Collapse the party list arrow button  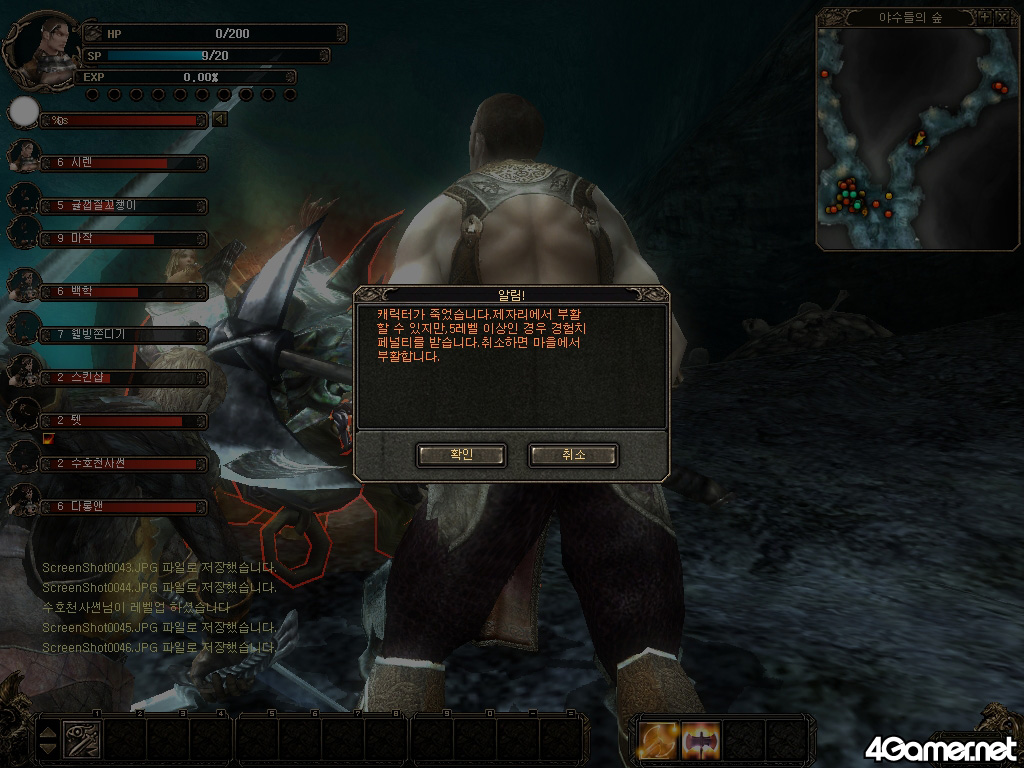220,120
